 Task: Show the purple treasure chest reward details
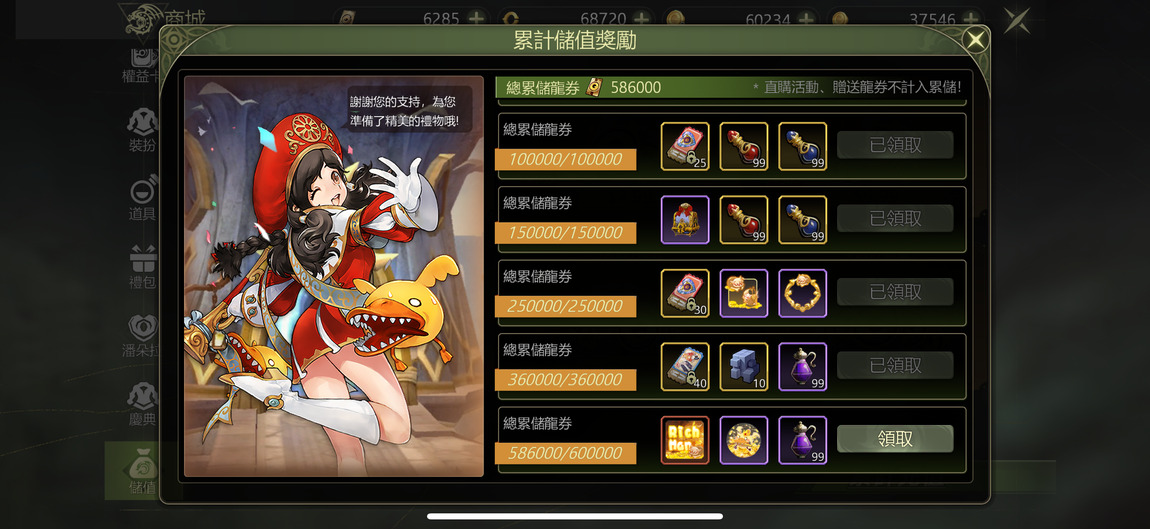pyautogui.click(x=685, y=219)
